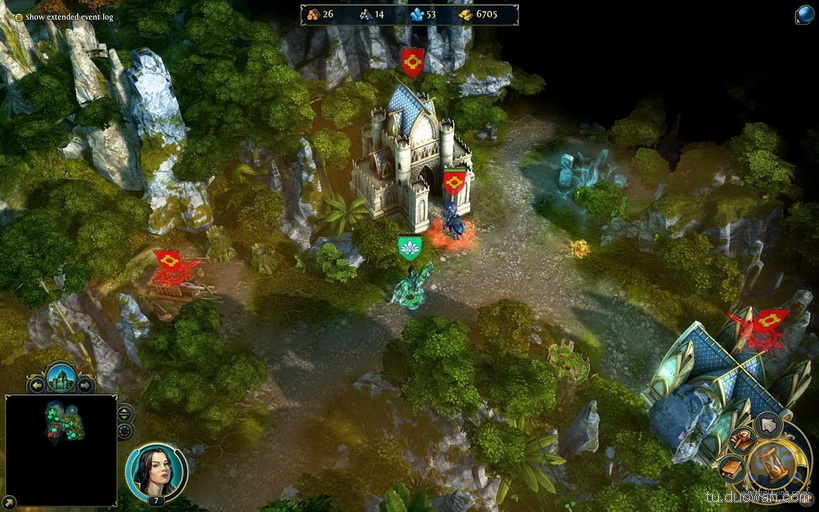The height and width of the screenshot is (512, 819).
Task: Open the town portrait above the minimap
Action: click(61, 379)
